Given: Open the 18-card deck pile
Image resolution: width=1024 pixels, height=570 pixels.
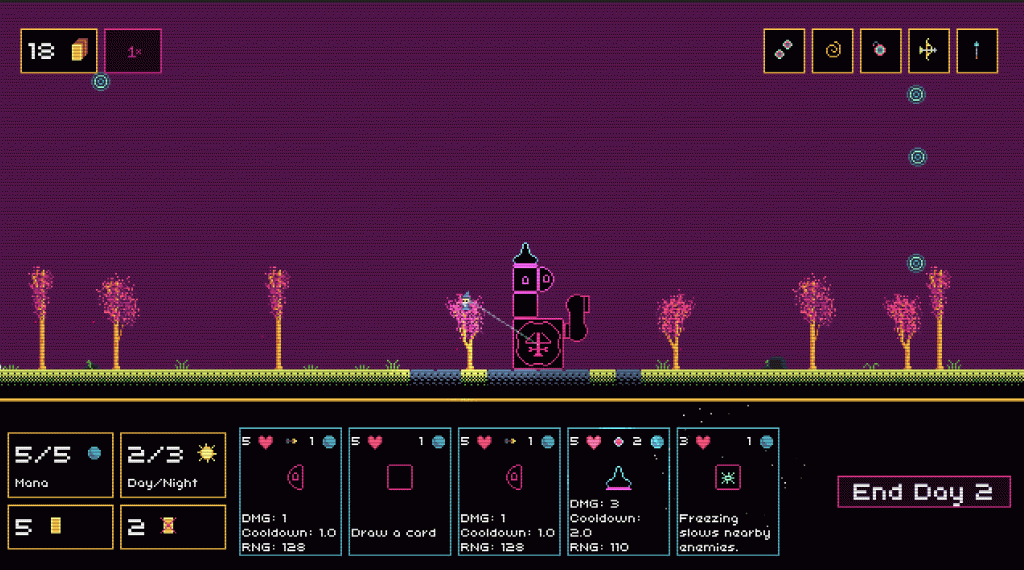Looking at the screenshot, I should [59, 51].
